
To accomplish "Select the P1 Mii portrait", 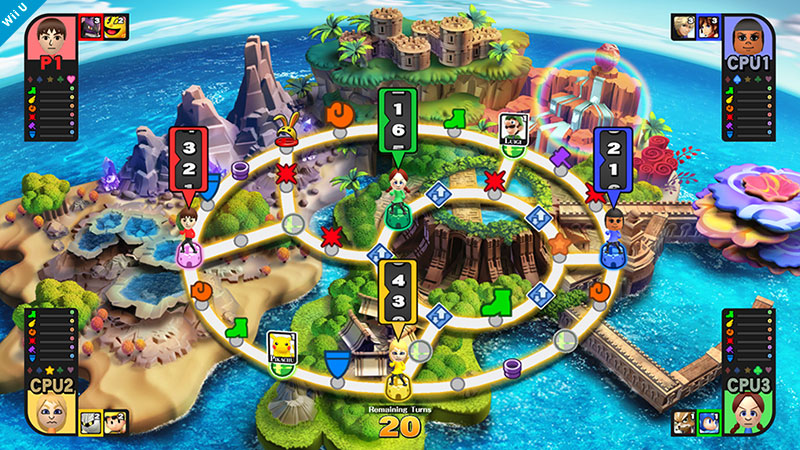I will pos(46,40).
